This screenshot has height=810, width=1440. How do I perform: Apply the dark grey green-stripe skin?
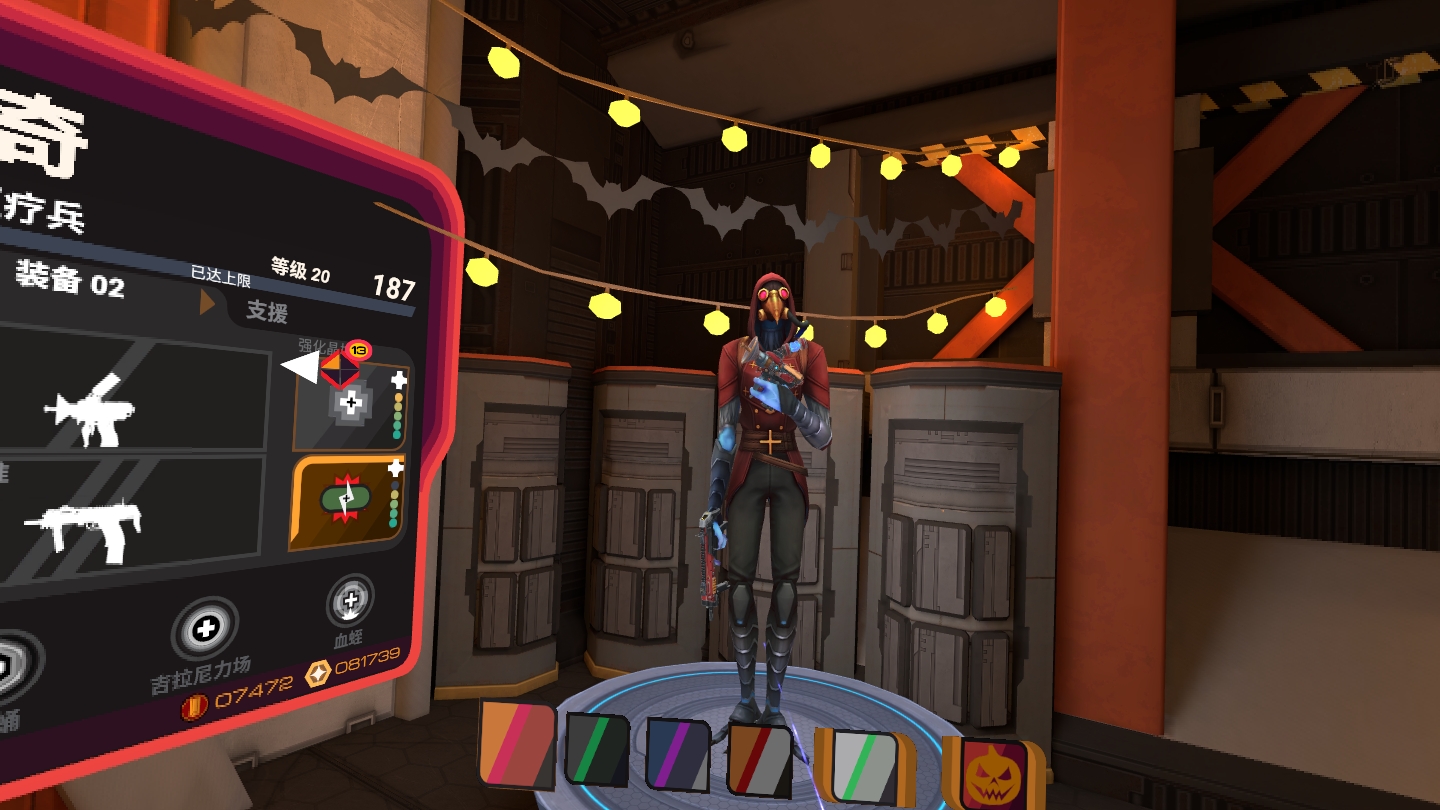pyautogui.click(x=597, y=749)
